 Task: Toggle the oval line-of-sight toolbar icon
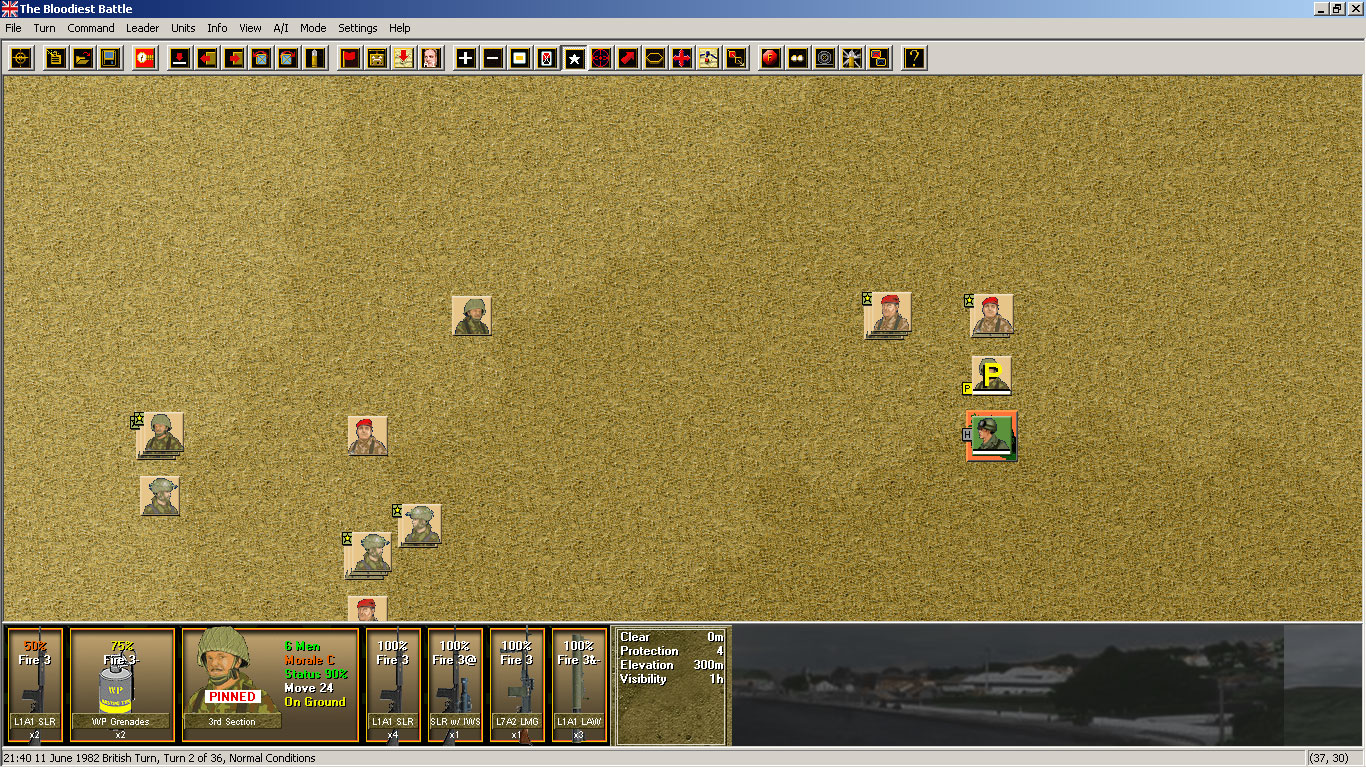654,58
